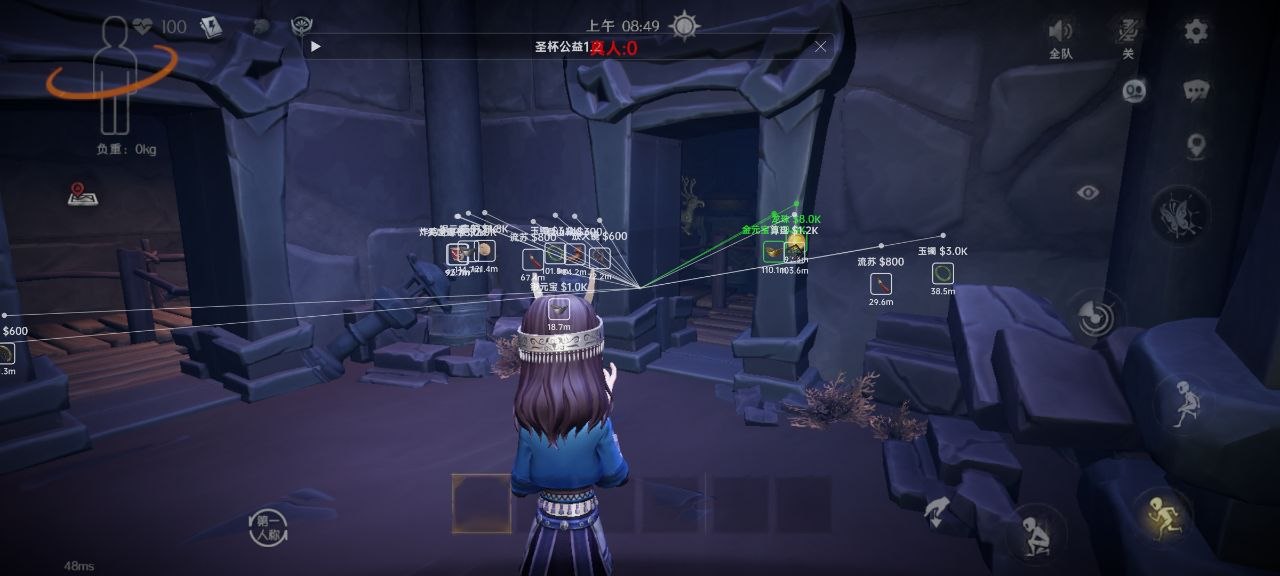Tap the flower emblem icon beside the banner
Screen dimensions: 1280x576
pos(301,27)
